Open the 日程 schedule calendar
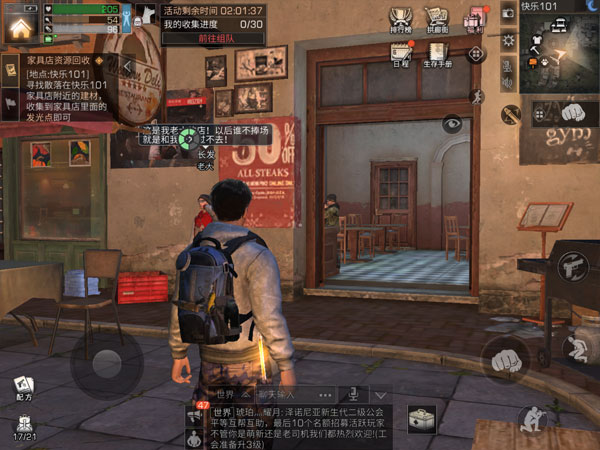Screen dimensions: 600x450 pyautogui.click(x=401, y=53)
